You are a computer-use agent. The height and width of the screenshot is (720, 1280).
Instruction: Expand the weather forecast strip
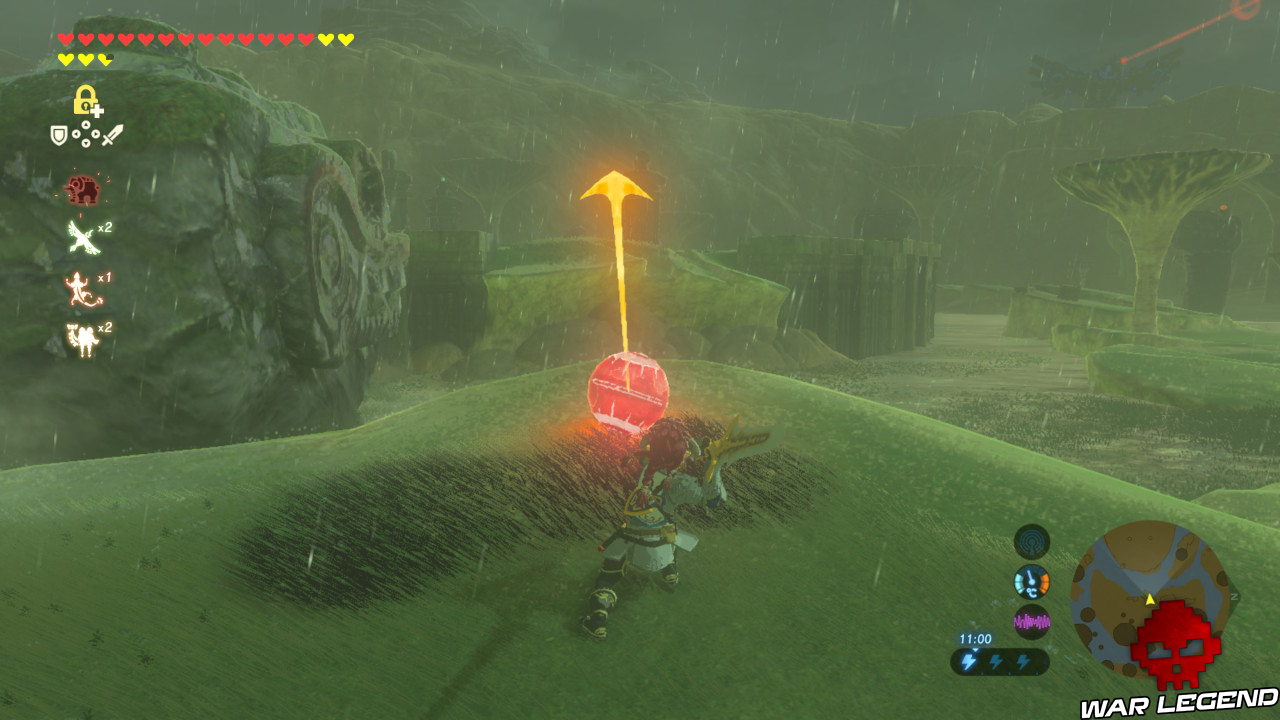[x=1000, y=660]
